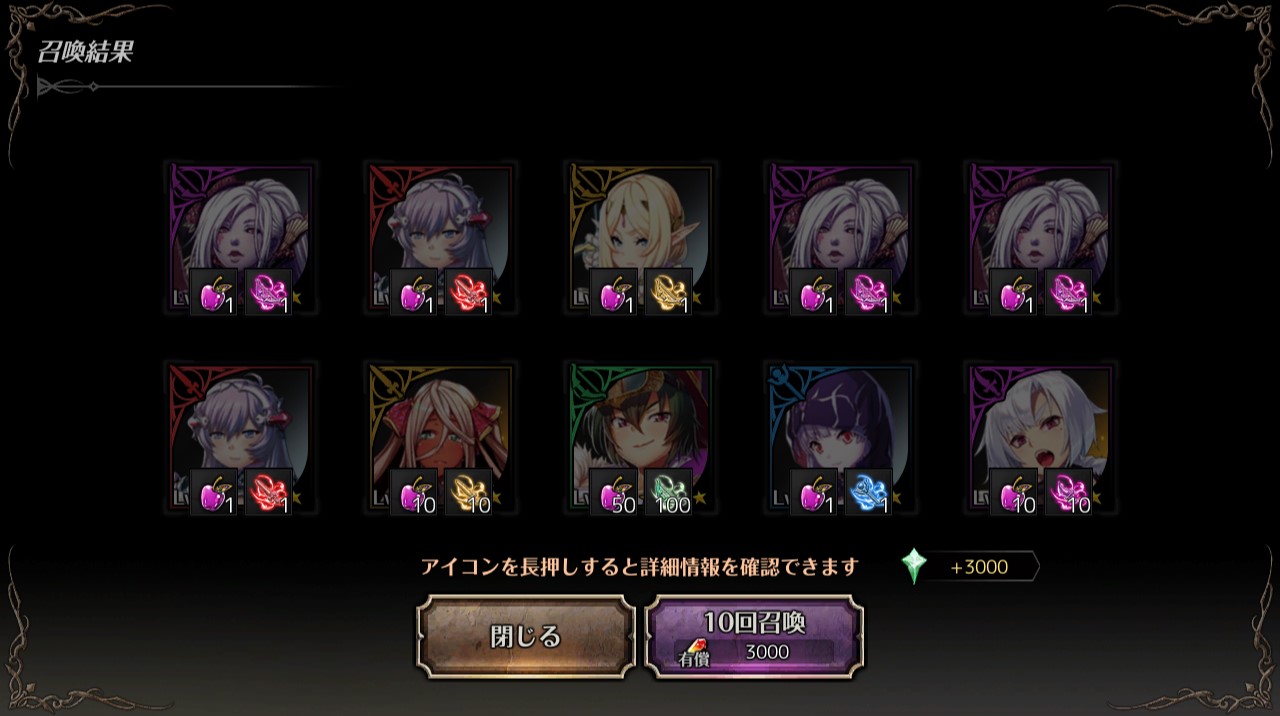The image size is (1280, 716).
Task: Summon 10 more times for 3000
Action: [754, 637]
